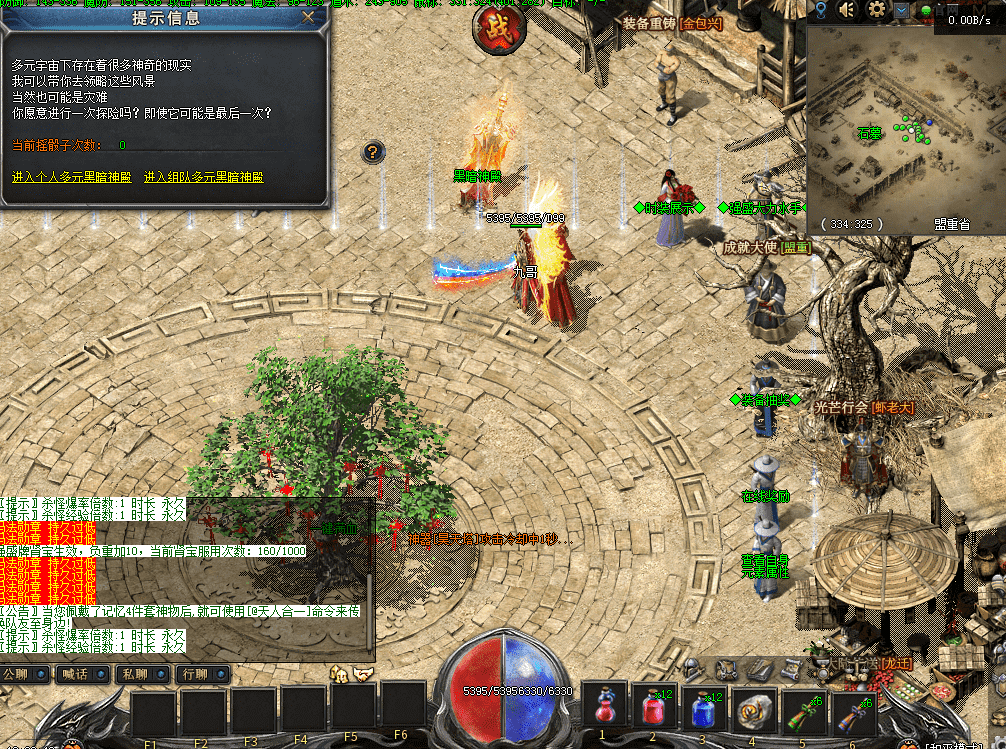Open settings via the gear icon

(877, 11)
